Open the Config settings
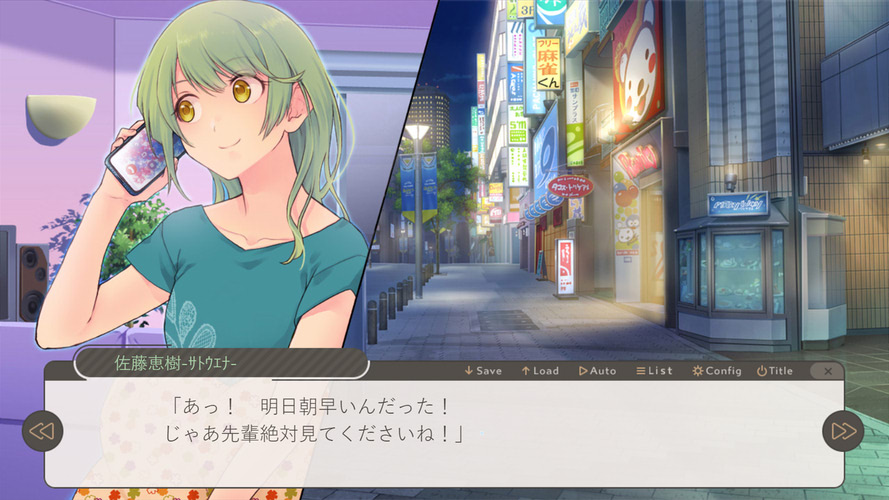889x500 pixels. point(716,371)
